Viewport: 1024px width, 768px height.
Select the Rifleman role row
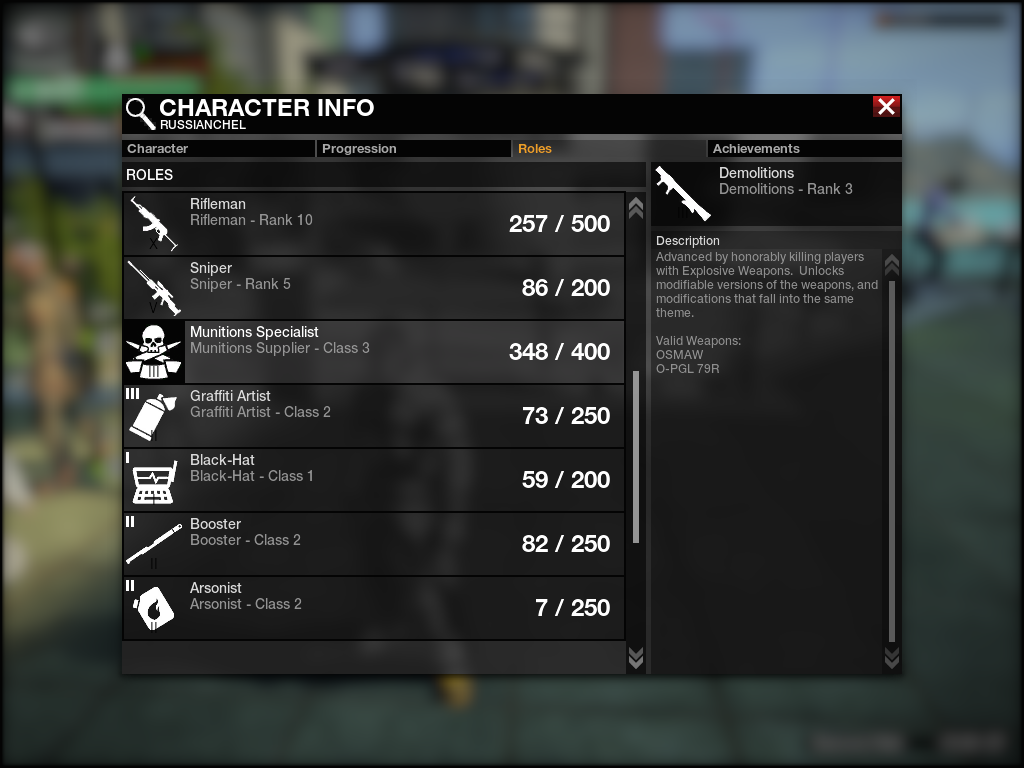coord(374,224)
